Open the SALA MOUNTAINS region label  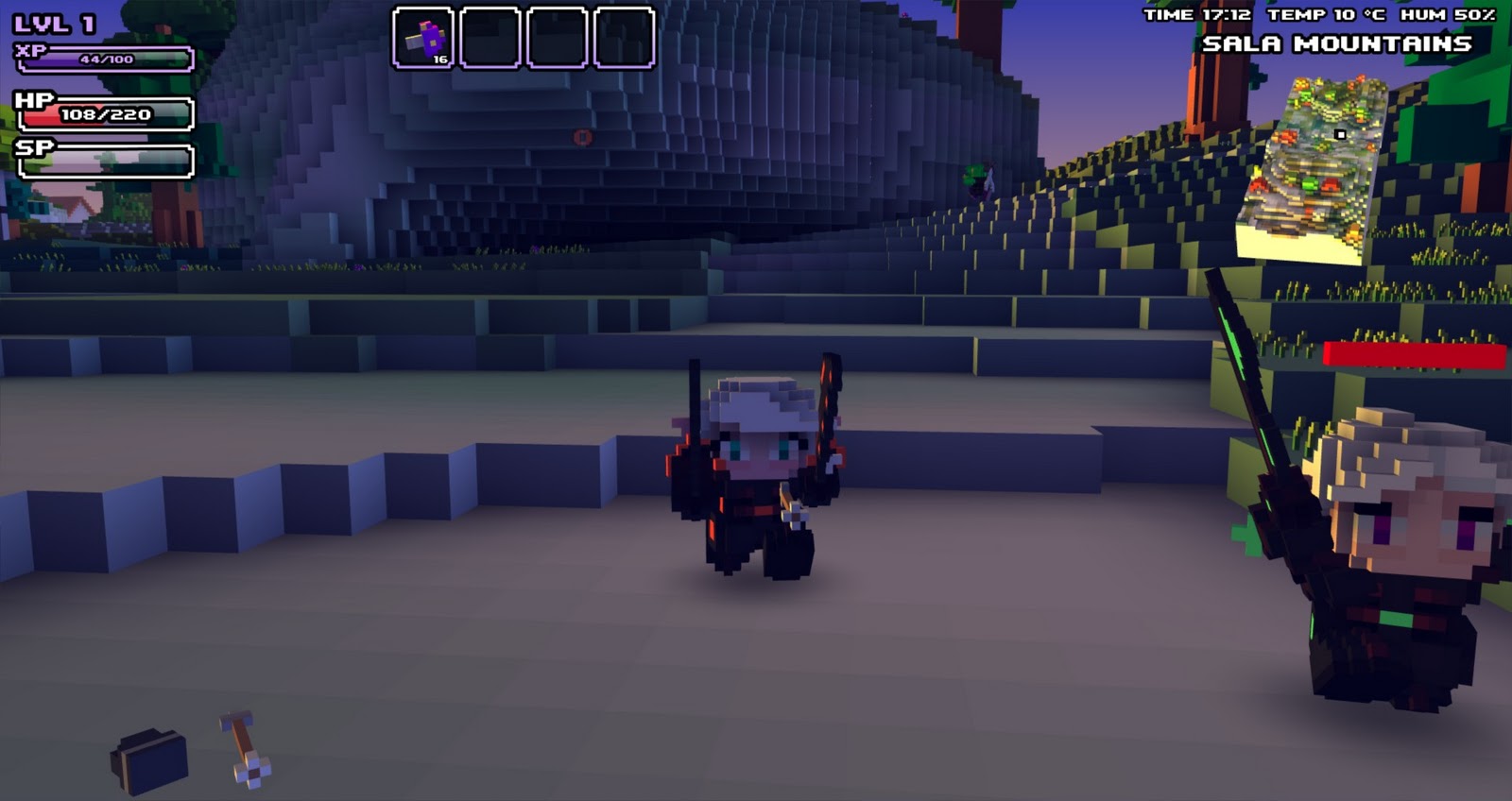coord(1337,43)
